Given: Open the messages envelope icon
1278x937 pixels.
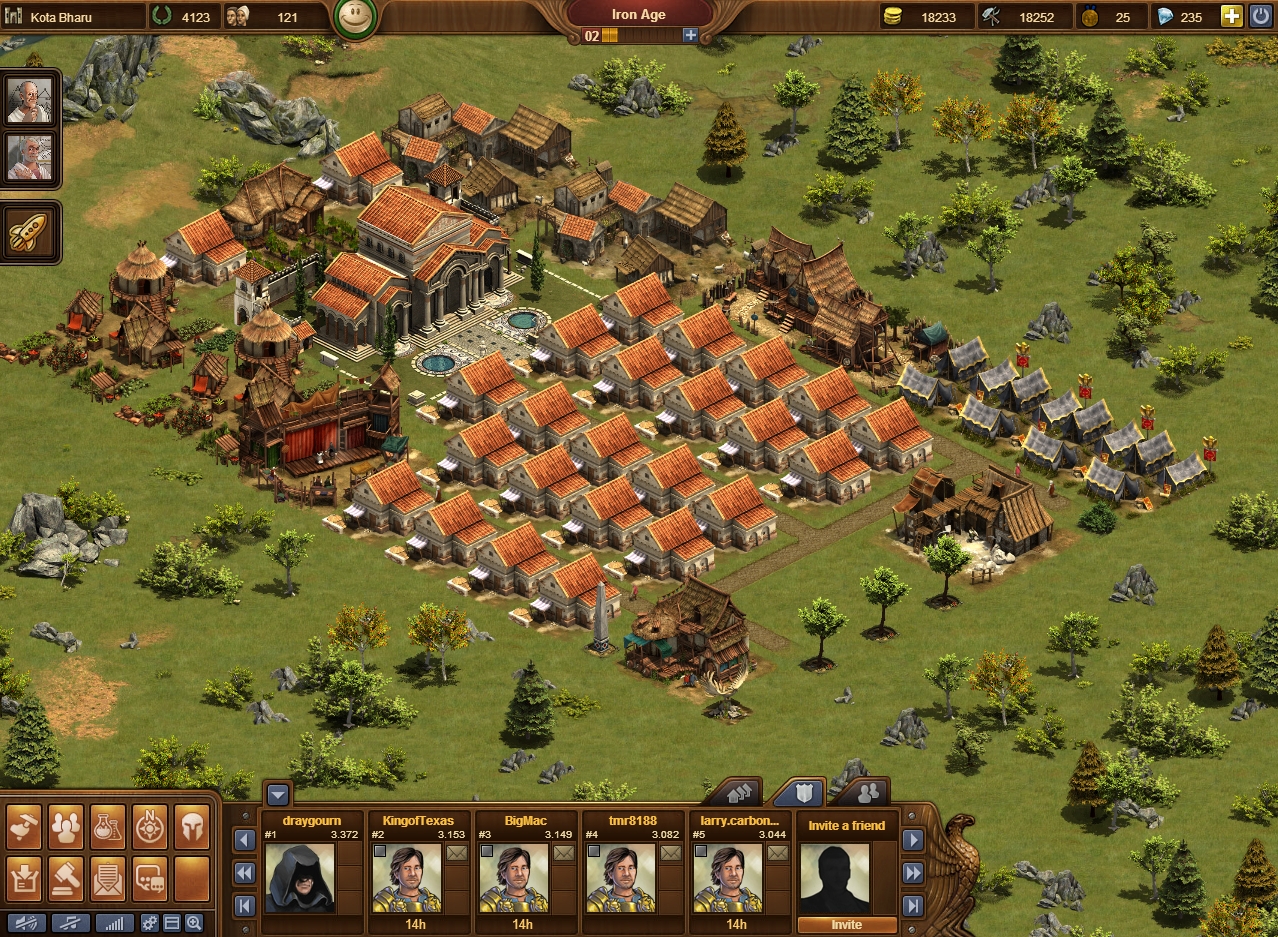Looking at the screenshot, I should [x=108, y=878].
